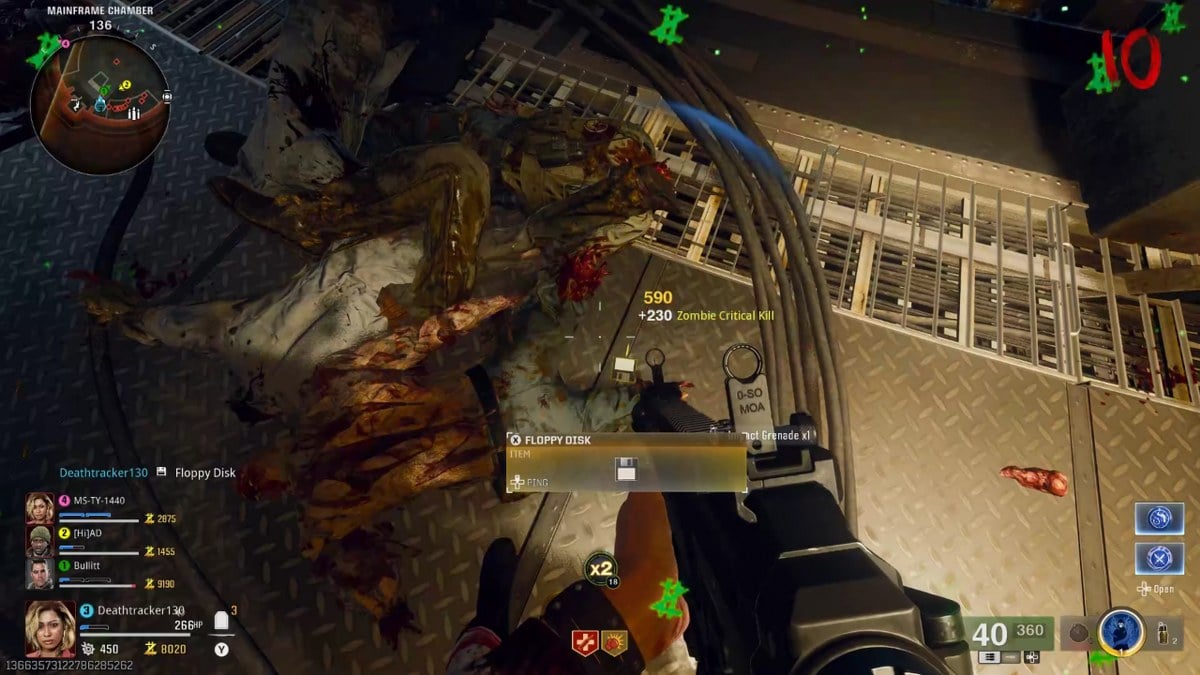Select [Hi]AD's squad portrait
The width and height of the screenshot is (1200, 675).
tap(40, 541)
